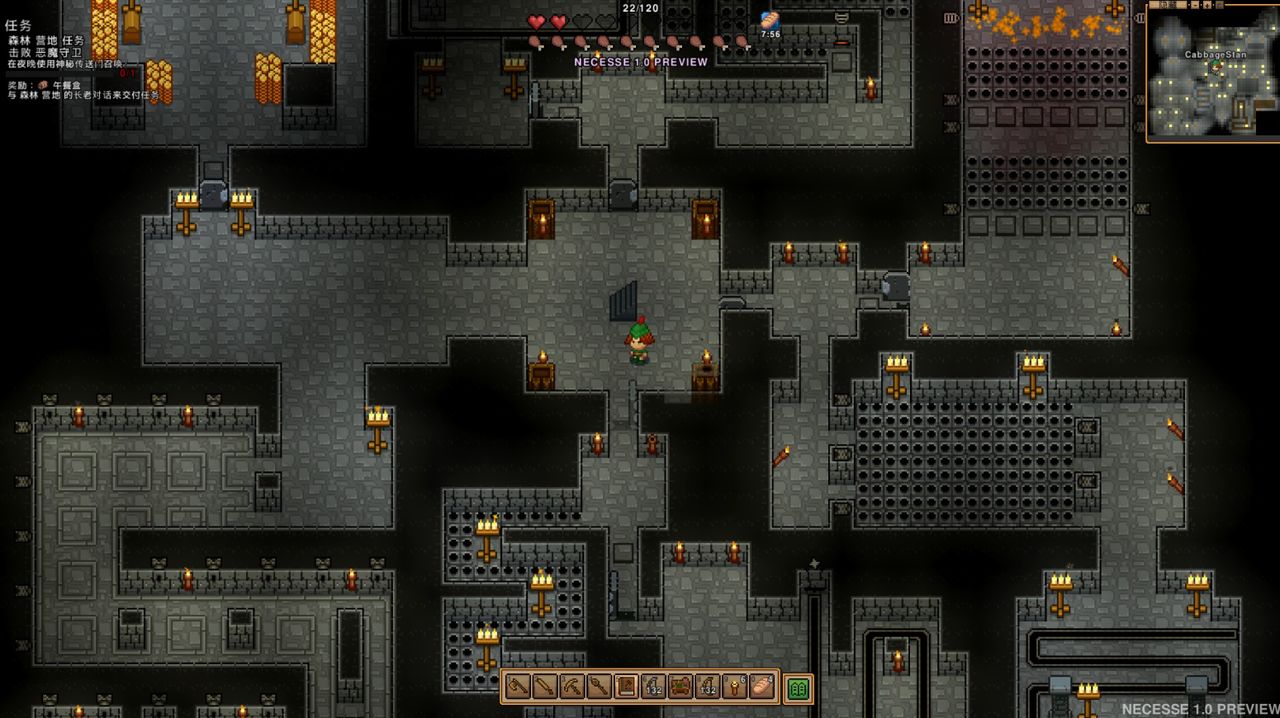Screen dimensions: 1280x718
Task: Click the CabbageStan minimap
Action: point(1213,75)
